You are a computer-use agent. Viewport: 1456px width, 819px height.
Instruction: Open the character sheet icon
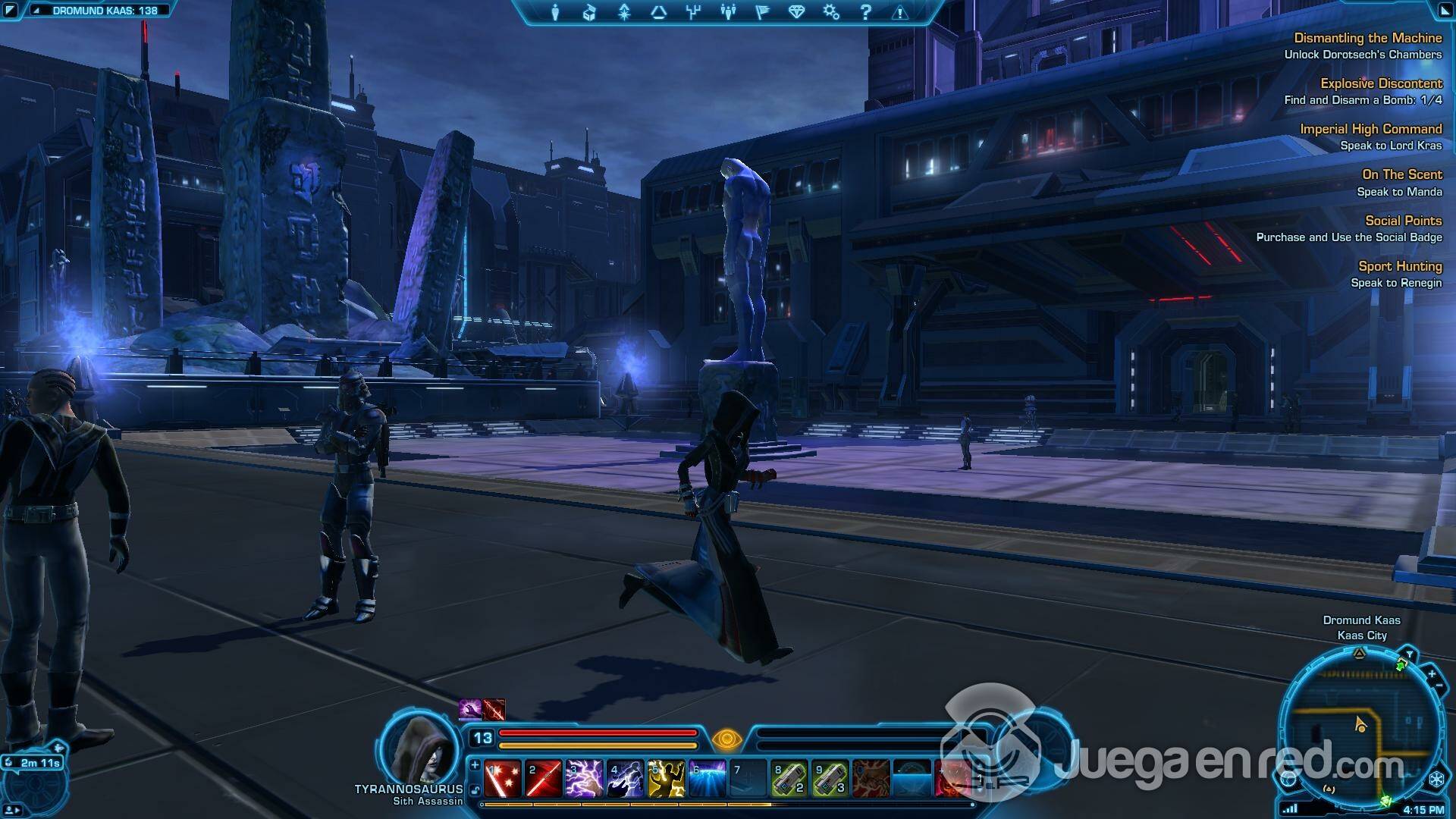point(555,12)
